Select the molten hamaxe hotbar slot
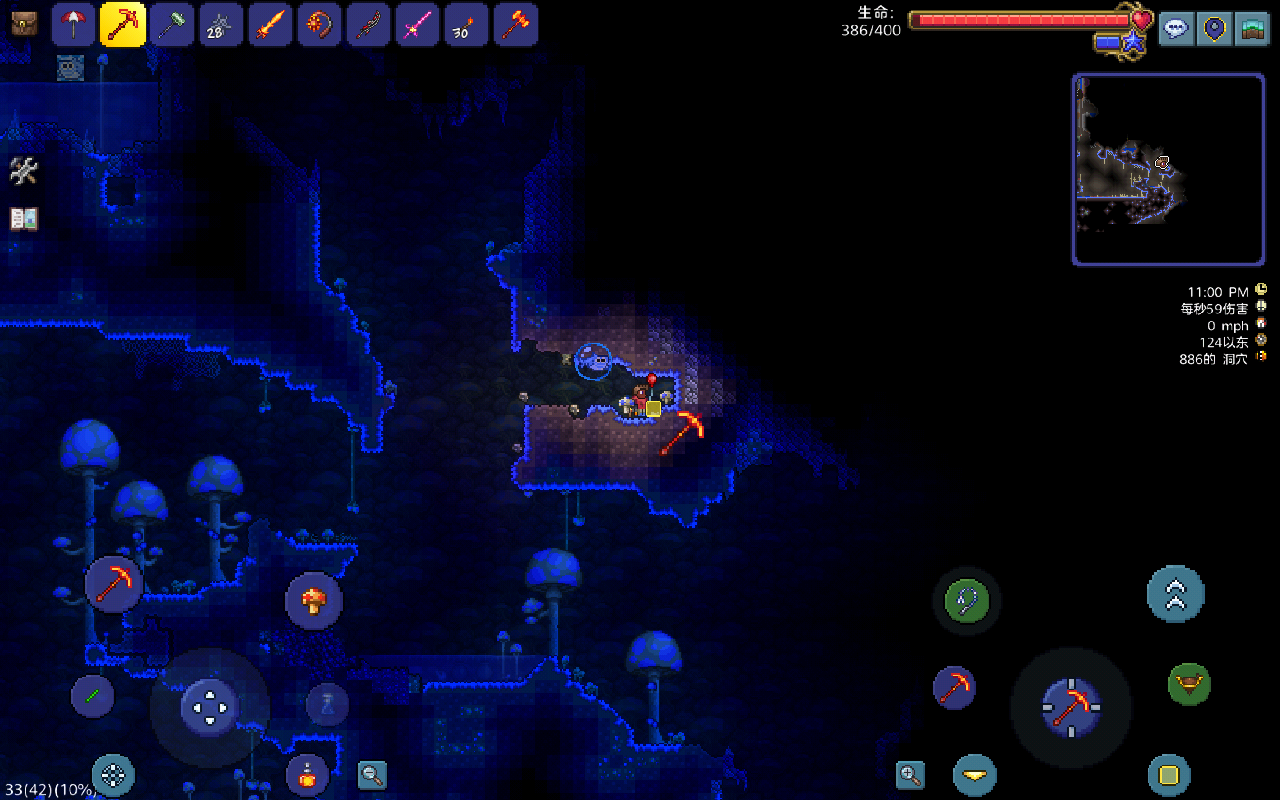The height and width of the screenshot is (800, 1280). (x=514, y=24)
